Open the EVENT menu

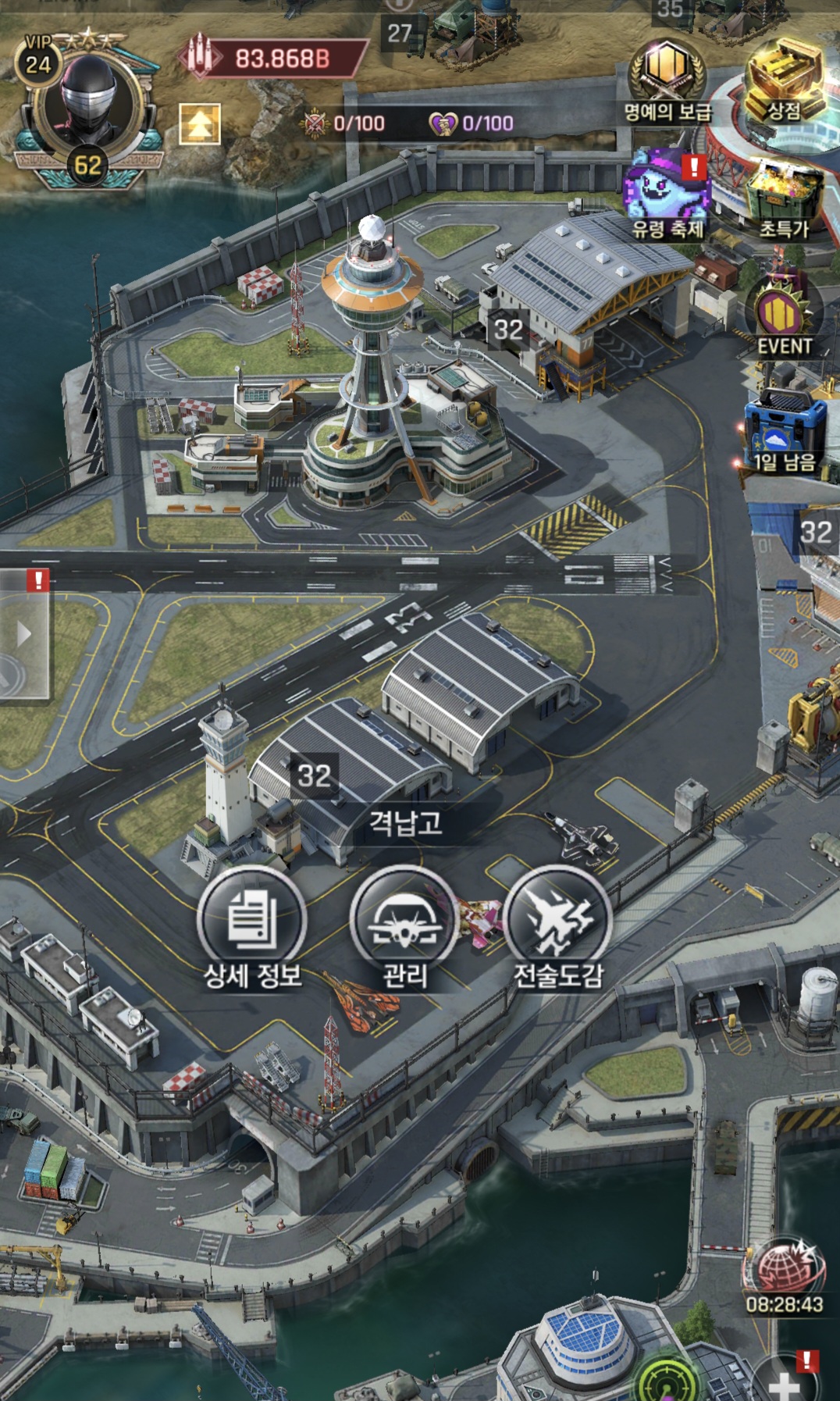coord(784,316)
